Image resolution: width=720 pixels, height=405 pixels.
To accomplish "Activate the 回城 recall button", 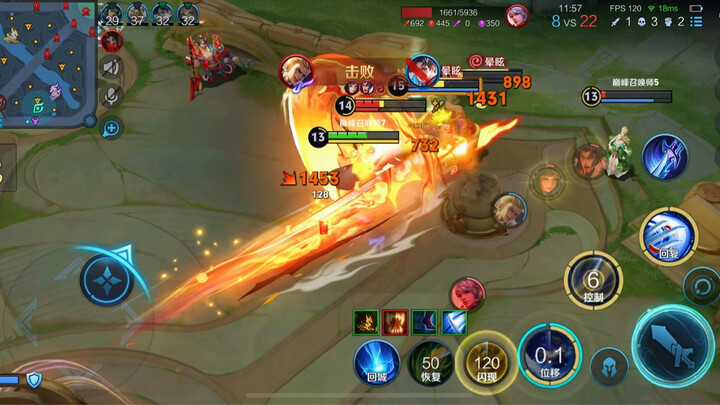I will [x=377, y=363].
